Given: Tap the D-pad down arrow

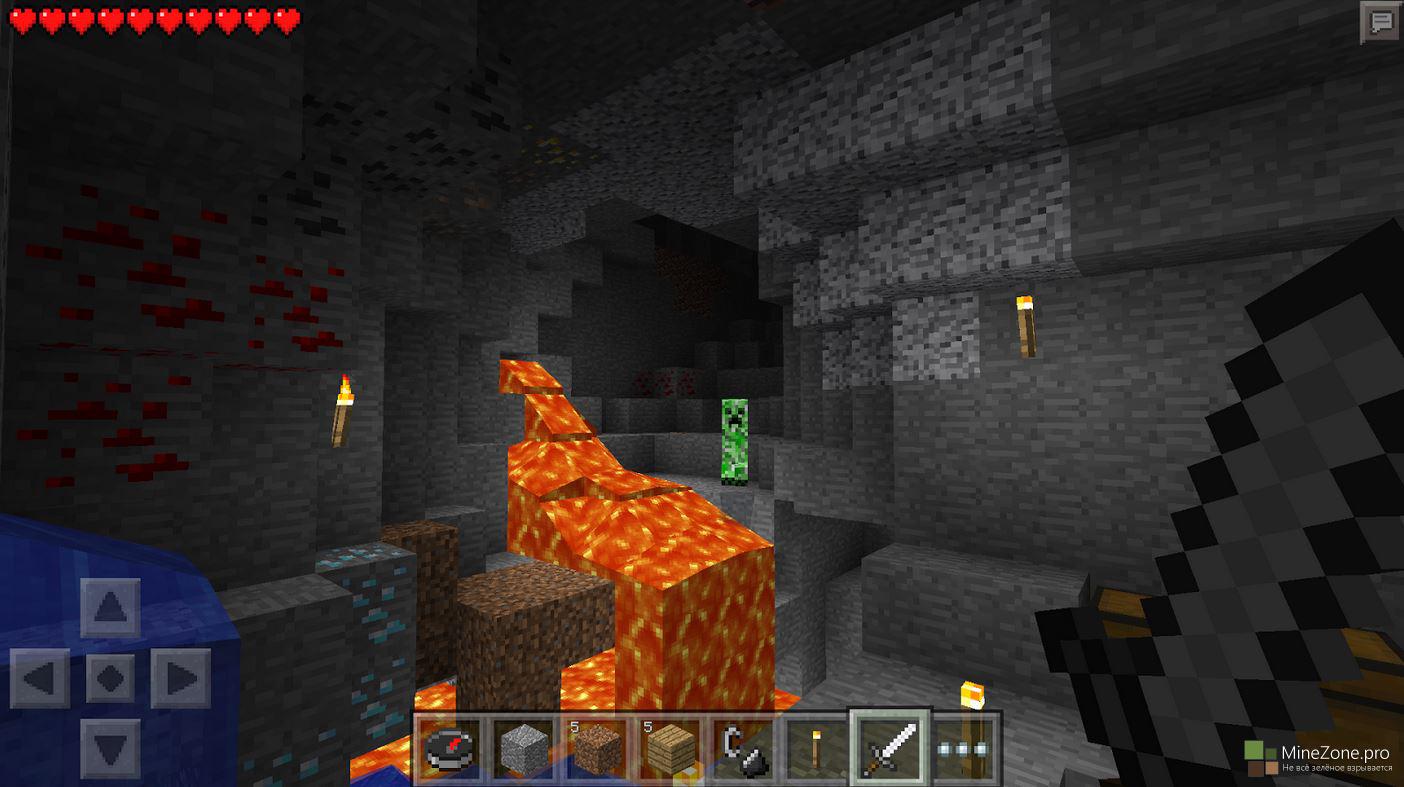Looking at the screenshot, I should point(110,748).
